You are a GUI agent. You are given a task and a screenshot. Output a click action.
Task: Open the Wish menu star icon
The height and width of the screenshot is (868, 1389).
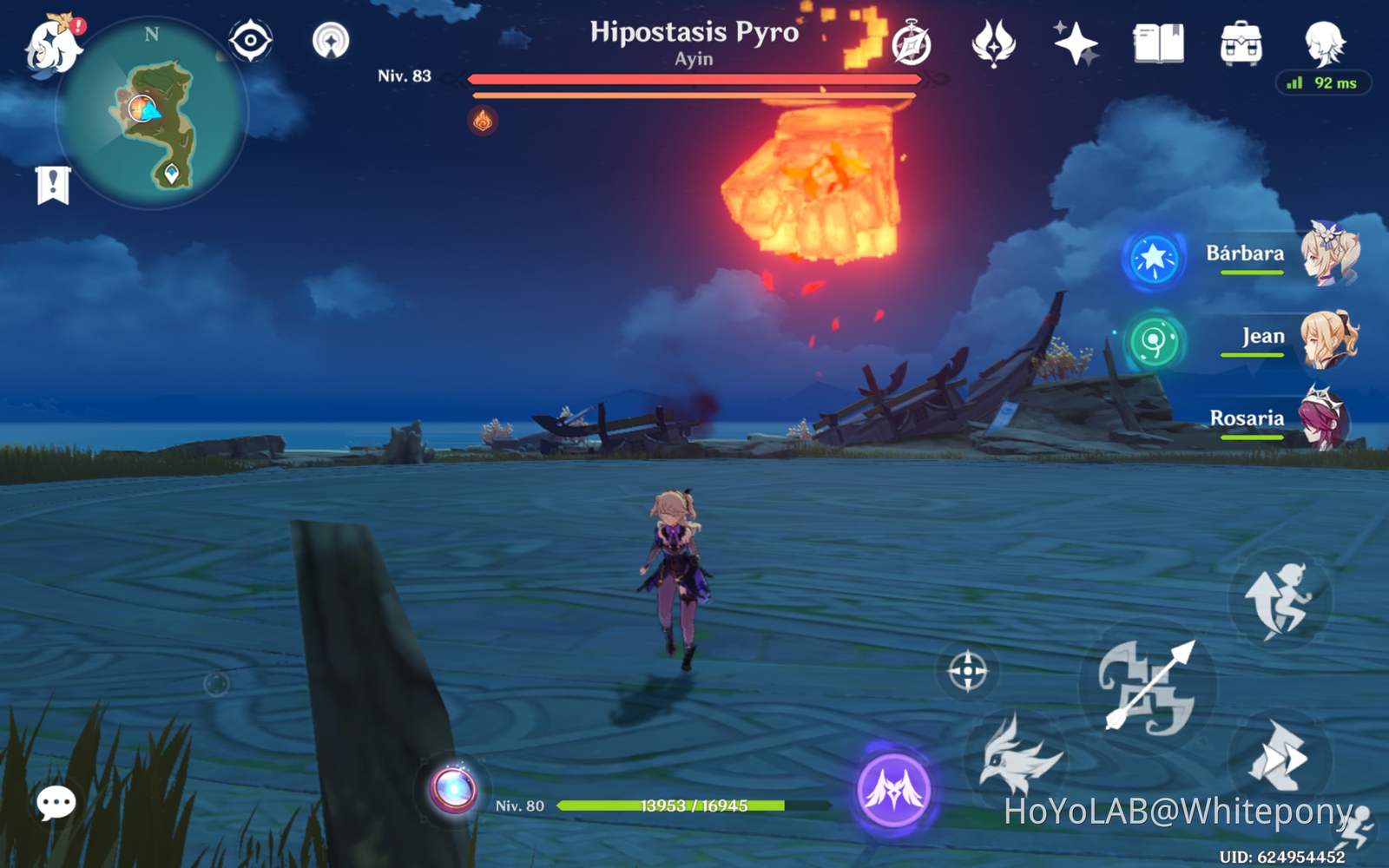(1076, 40)
